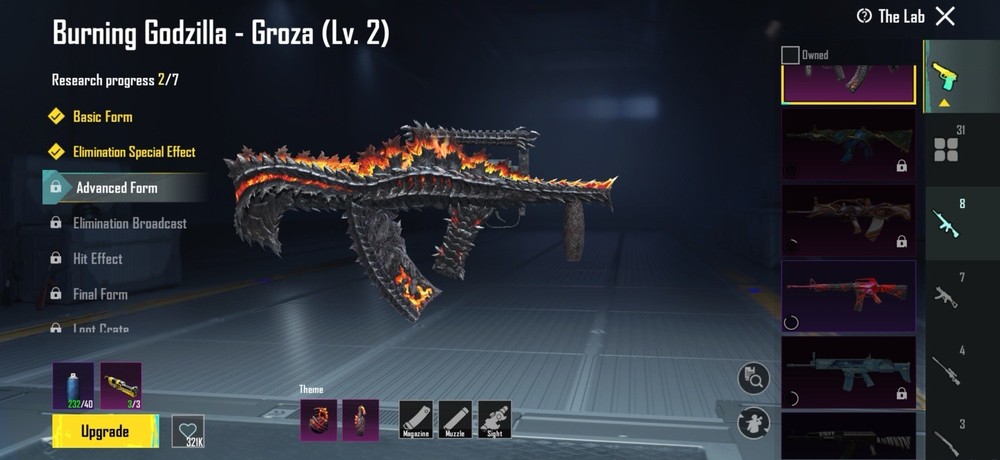Pick the grenade theme skin icon

tap(316, 419)
